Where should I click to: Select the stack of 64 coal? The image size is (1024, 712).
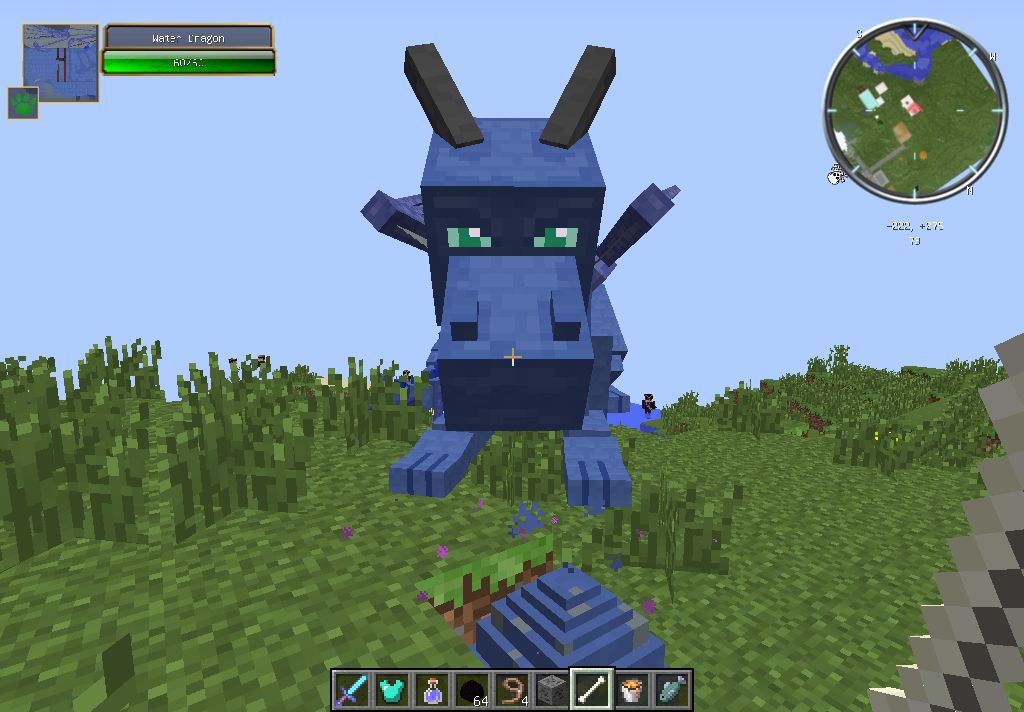click(471, 690)
